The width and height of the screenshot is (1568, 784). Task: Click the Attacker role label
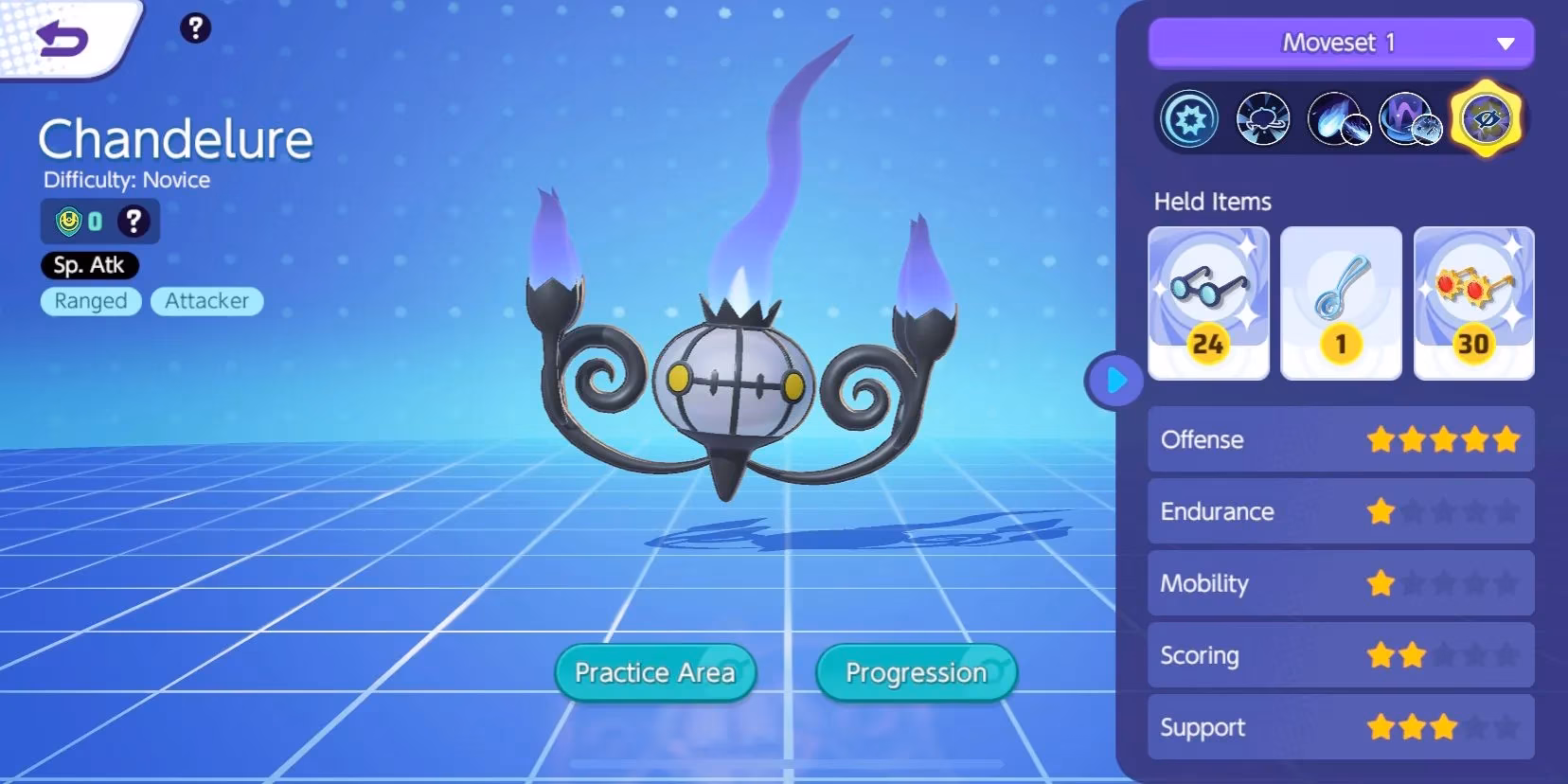pyautogui.click(x=206, y=301)
